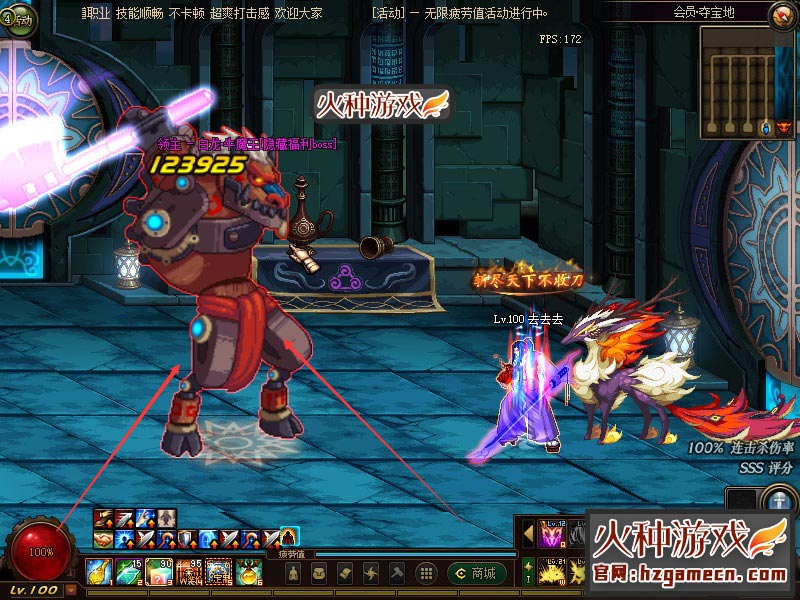
Task: Use the golden potion in quickslot 1
Action: coord(98,572)
